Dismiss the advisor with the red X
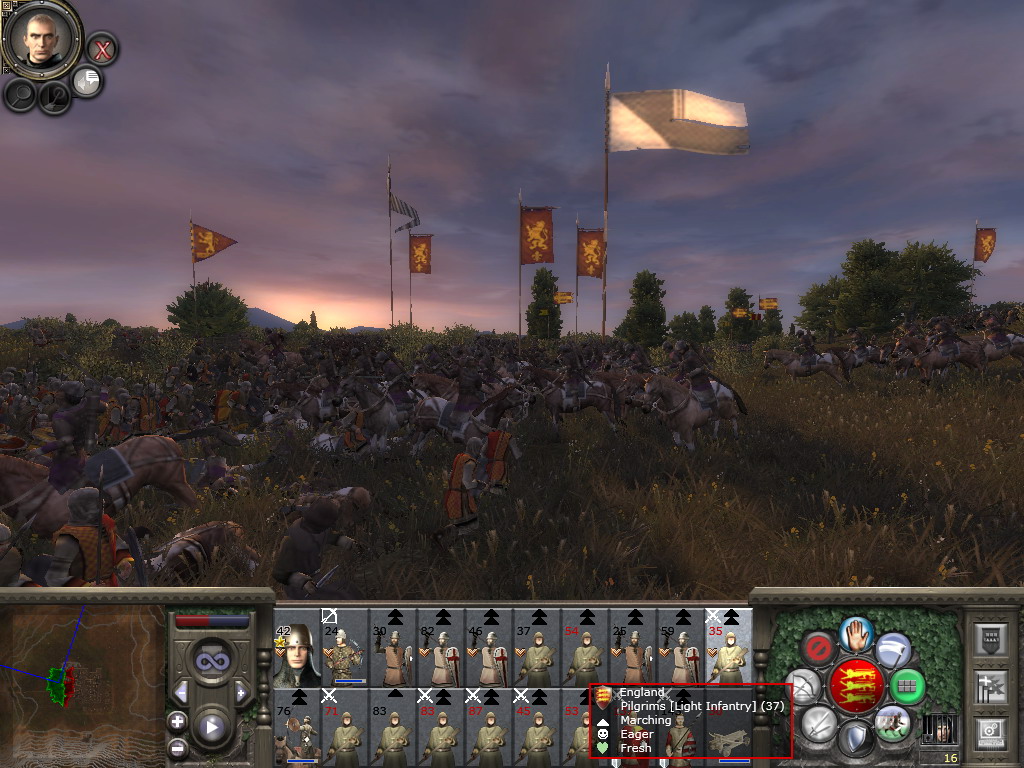The image size is (1024, 768). tap(102, 48)
